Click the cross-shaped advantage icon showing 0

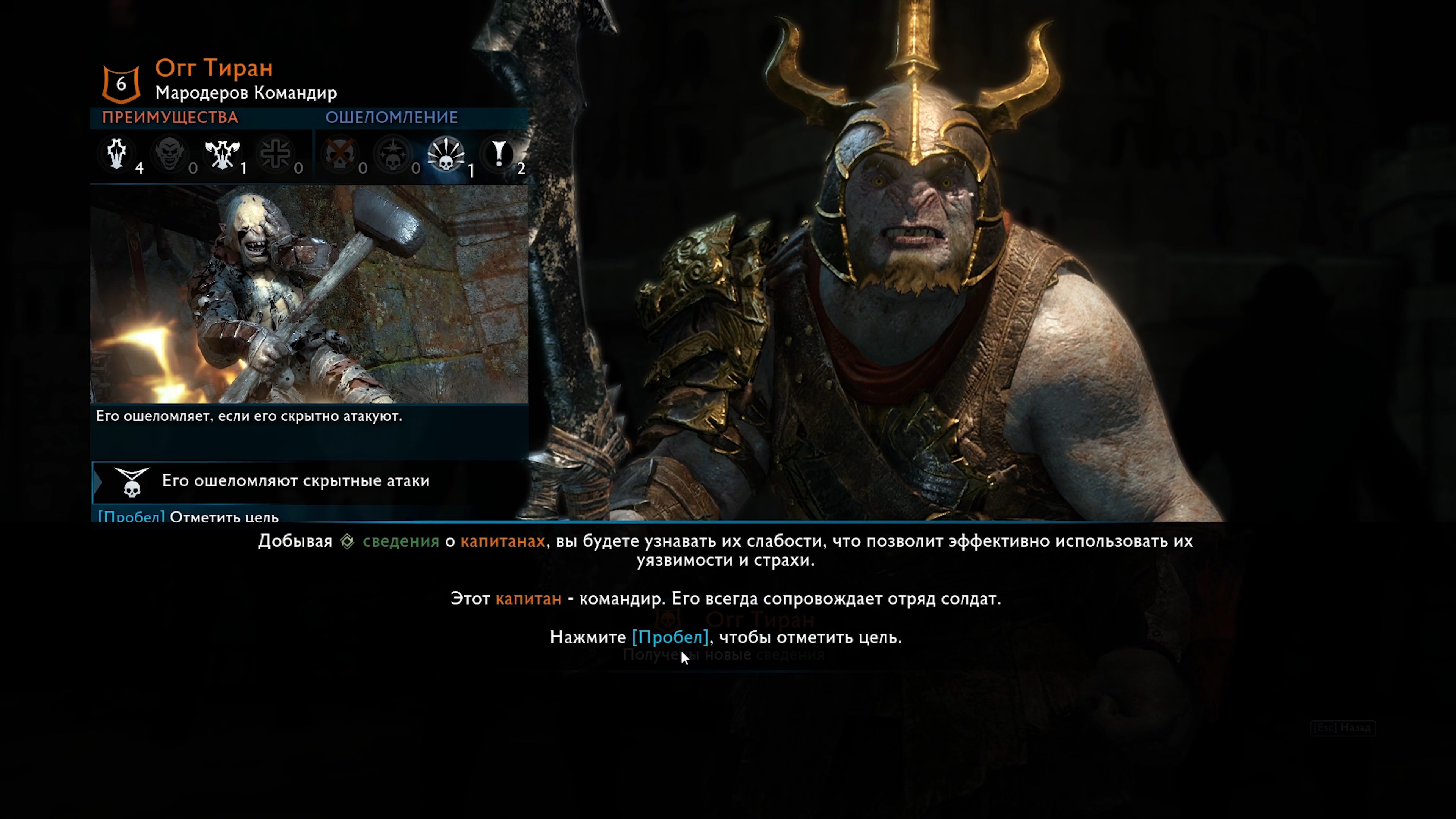pyautogui.click(x=276, y=154)
